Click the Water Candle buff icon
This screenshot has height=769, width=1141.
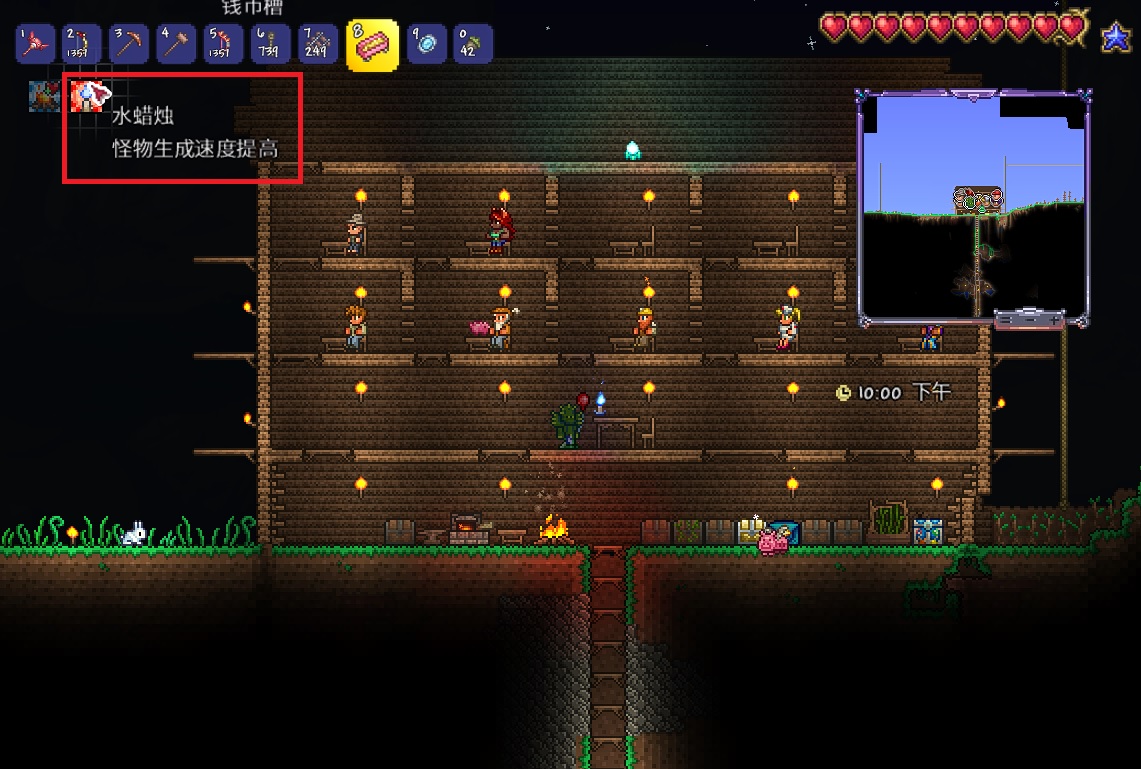(x=87, y=96)
